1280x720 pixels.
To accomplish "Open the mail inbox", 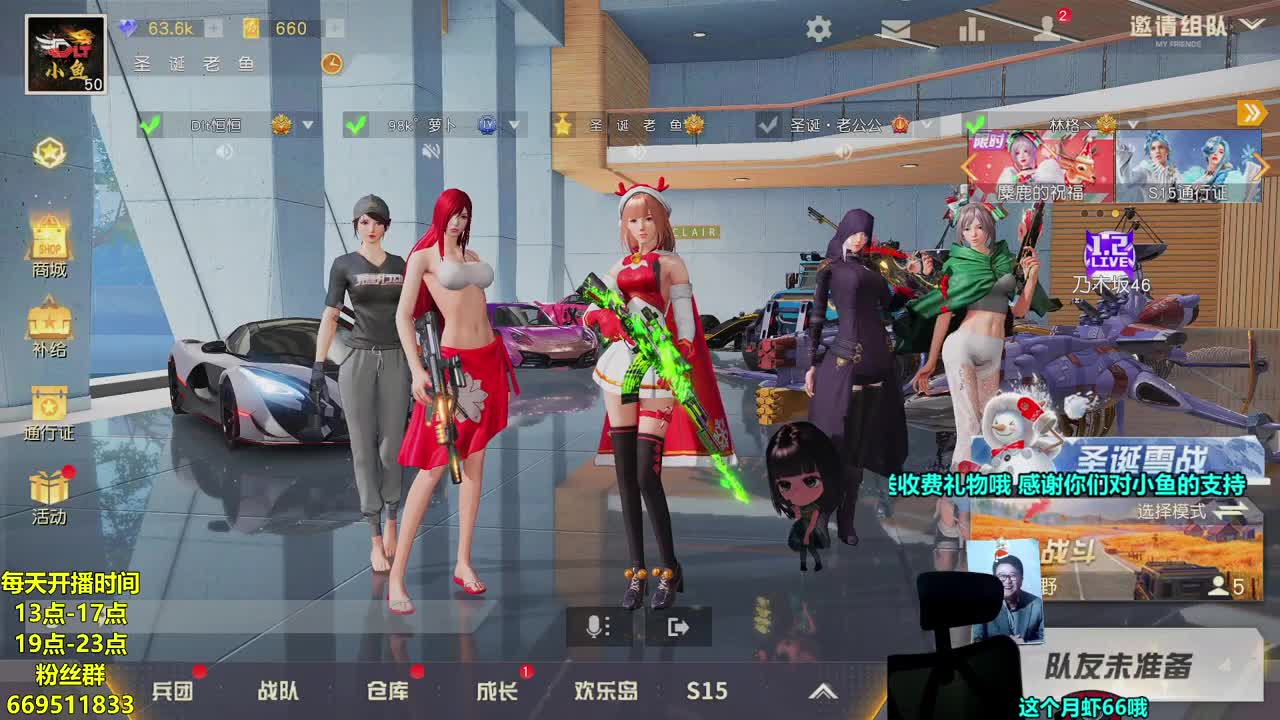I will click(895, 30).
